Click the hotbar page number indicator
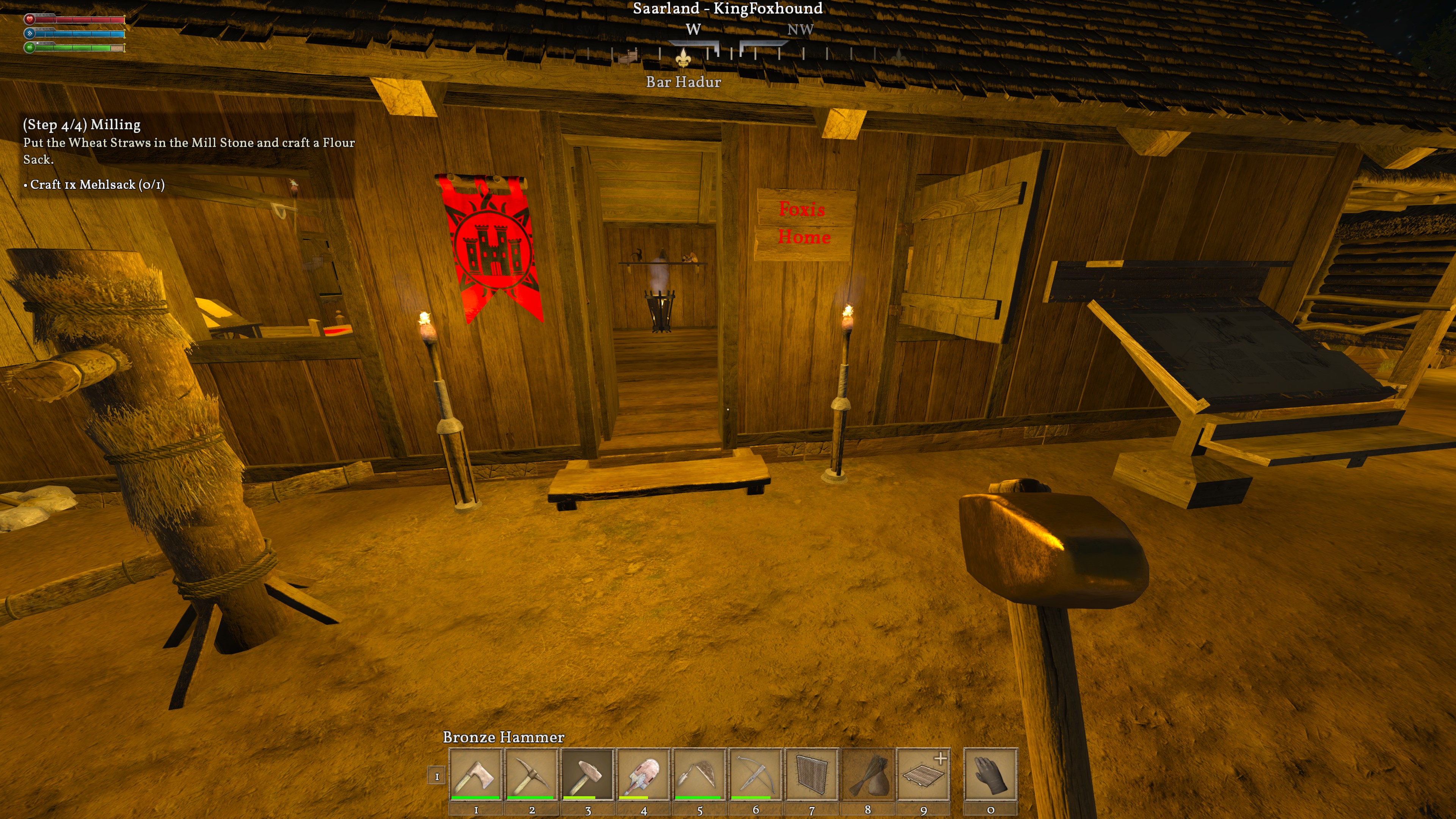Viewport: 1456px width, 819px height. click(x=436, y=777)
